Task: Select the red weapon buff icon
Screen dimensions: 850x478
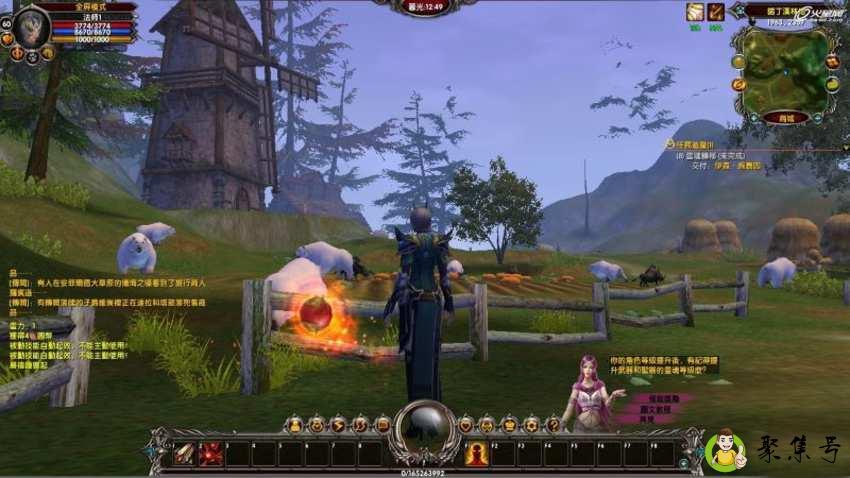Action: click(x=716, y=12)
